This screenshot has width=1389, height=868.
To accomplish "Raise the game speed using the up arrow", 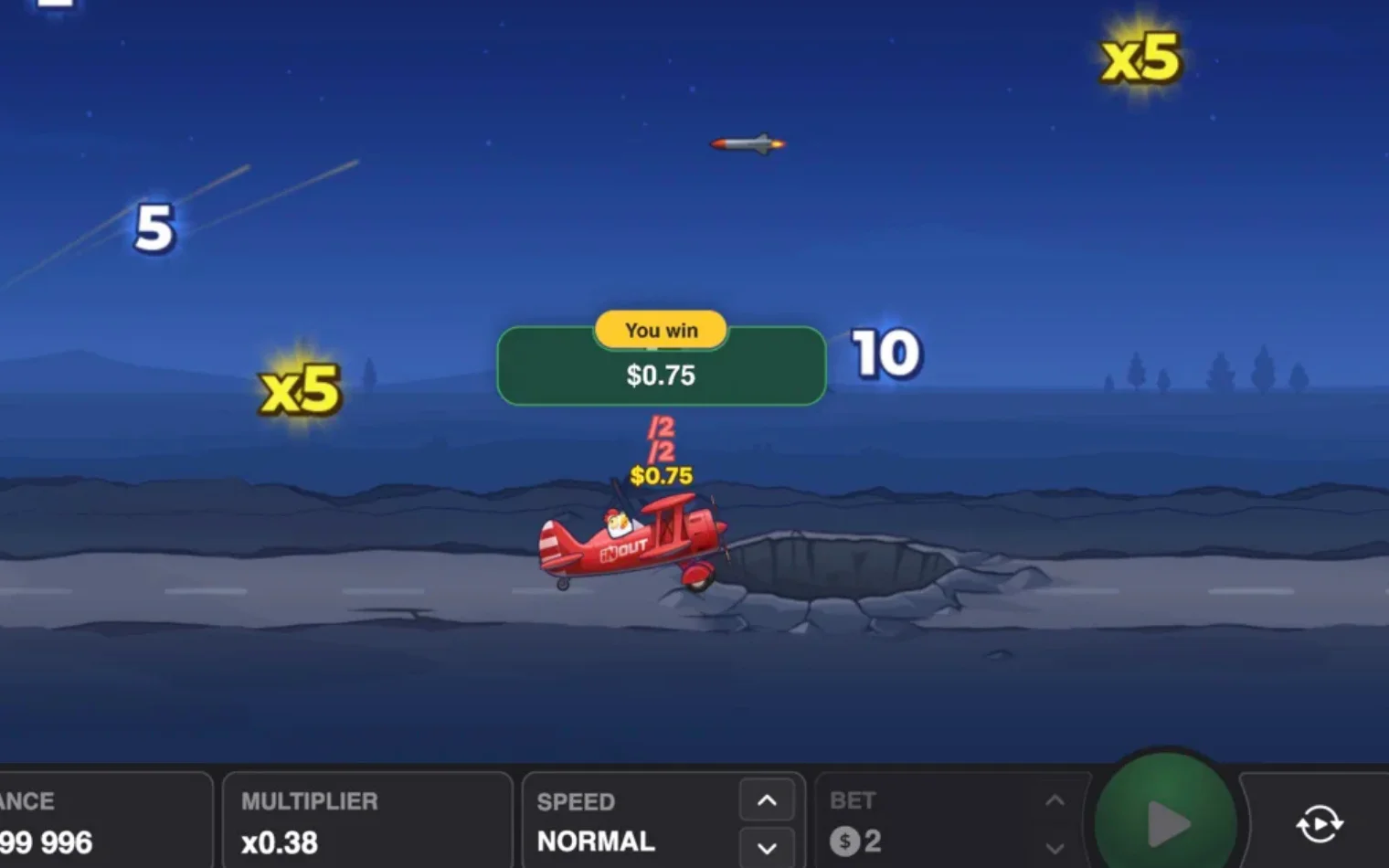I will click(767, 799).
